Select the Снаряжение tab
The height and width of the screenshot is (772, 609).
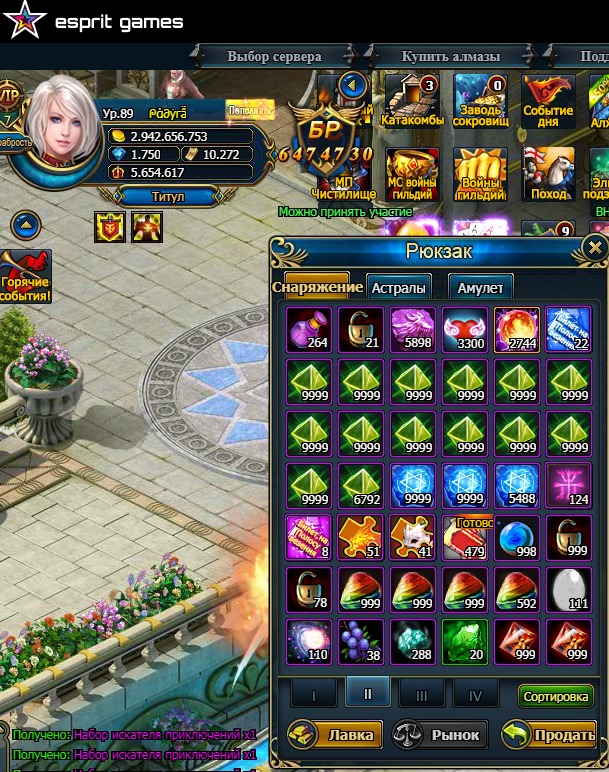tap(316, 287)
